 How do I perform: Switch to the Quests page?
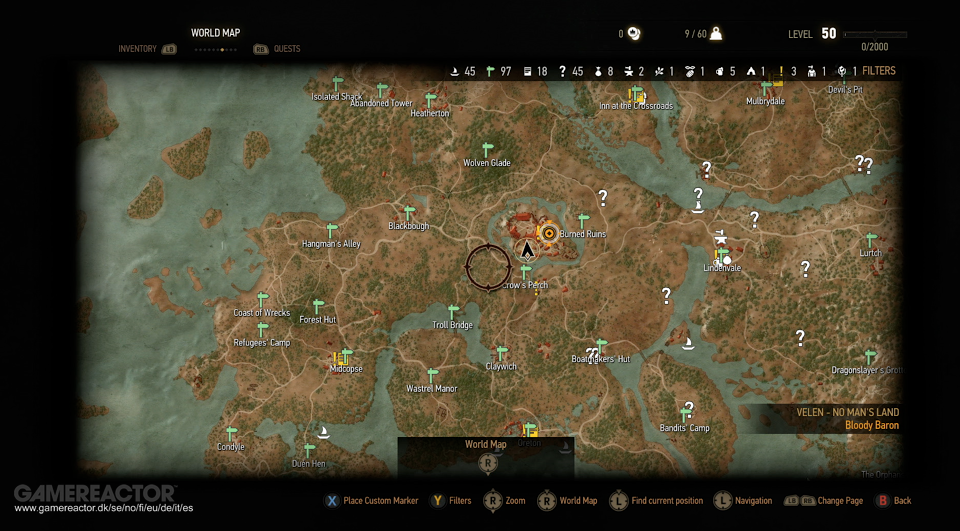(x=286, y=49)
